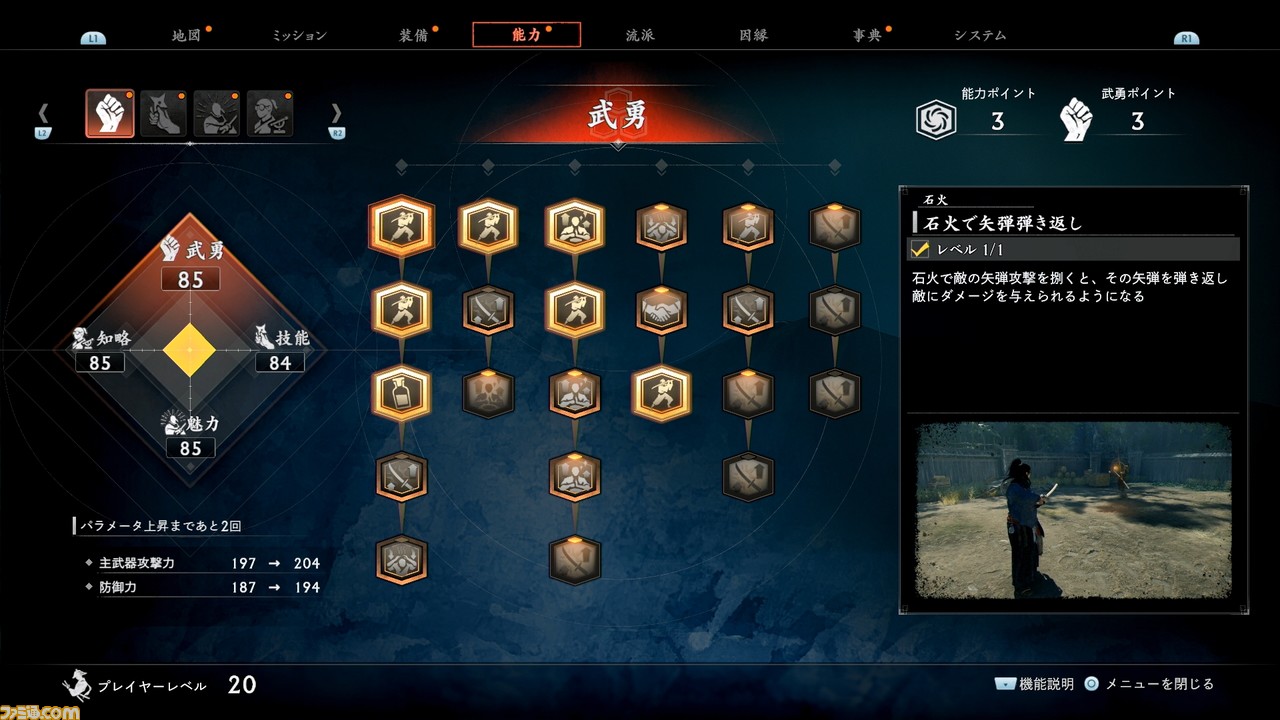Toggle the orange notification dot on 武勇 tab
This screenshot has width=1280, height=720.
click(x=129, y=94)
